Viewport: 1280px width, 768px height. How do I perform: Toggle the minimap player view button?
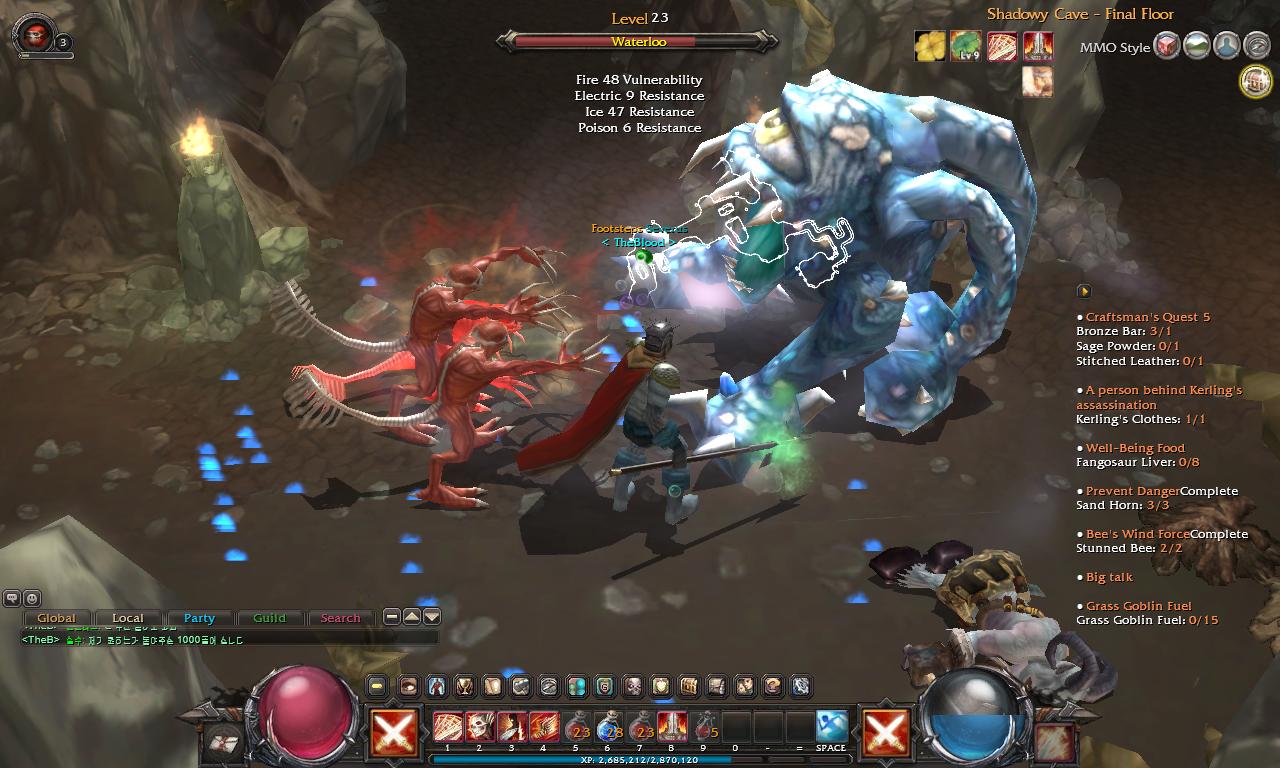point(1226,46)
